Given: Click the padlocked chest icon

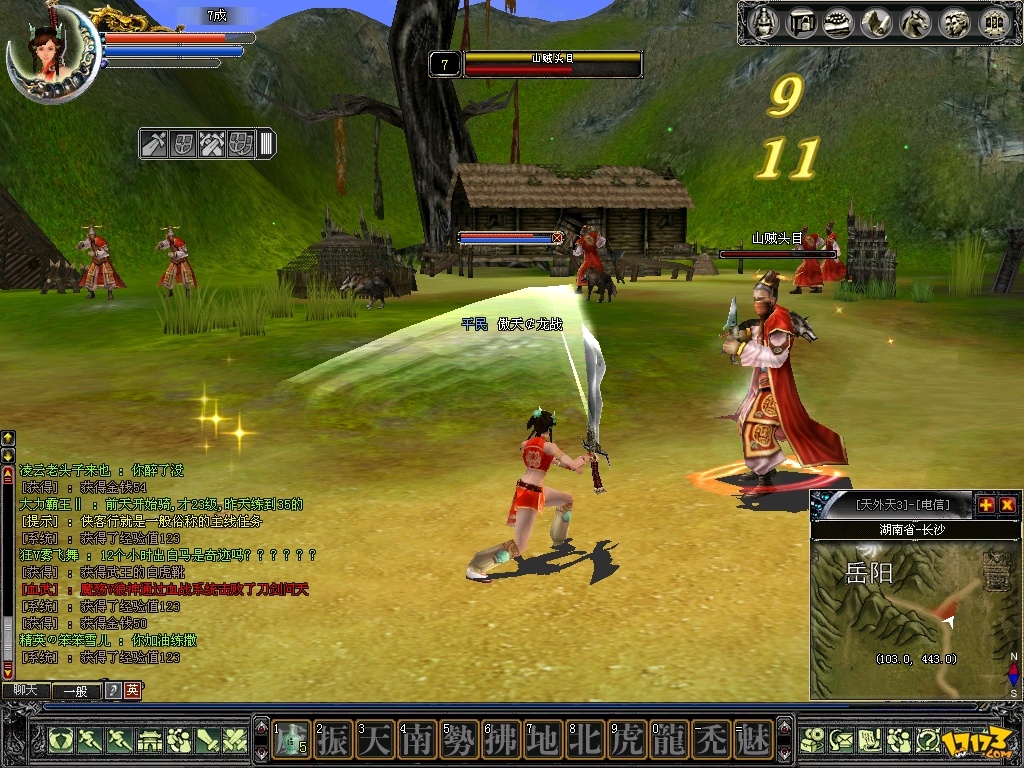Looking at the screenshot, I should coord(802,22).
